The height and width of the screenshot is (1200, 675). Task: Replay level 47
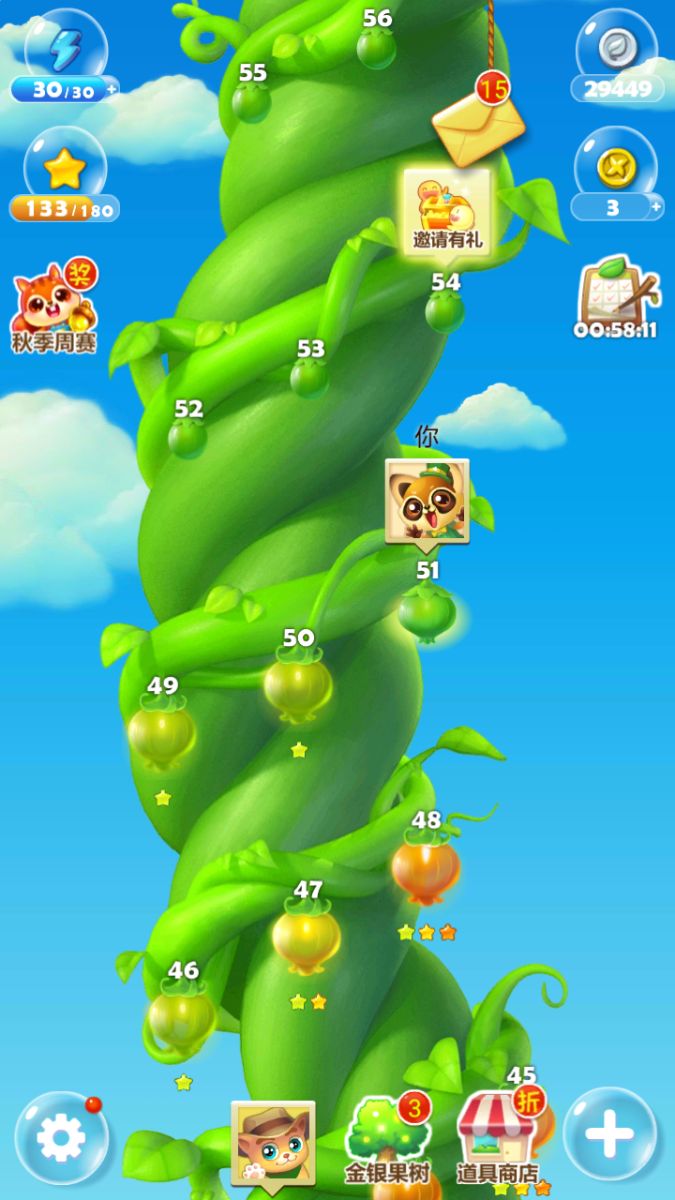click(x=306, y=936)
